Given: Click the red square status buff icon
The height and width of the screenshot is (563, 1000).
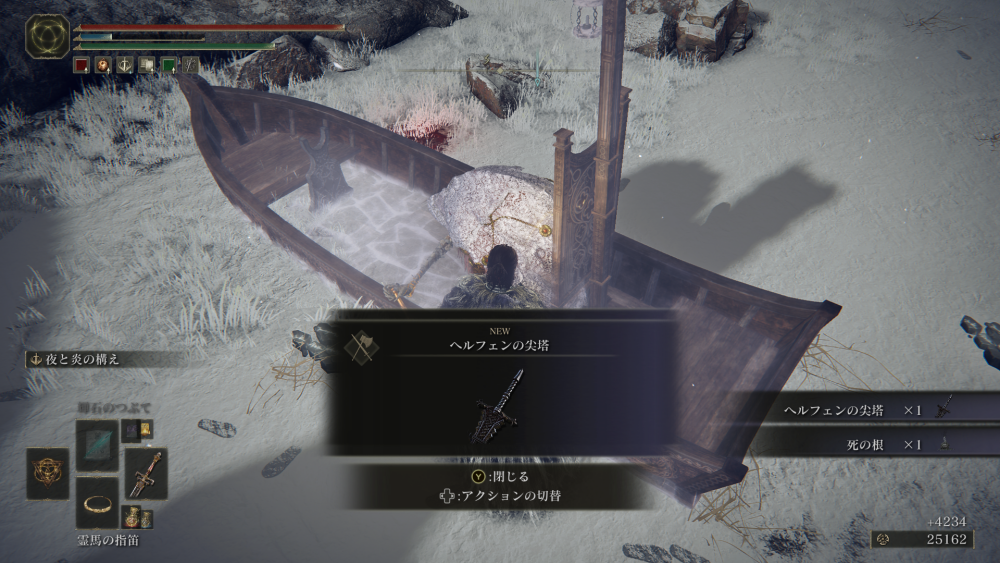Looking at the screenshot, I should point(82,65).
